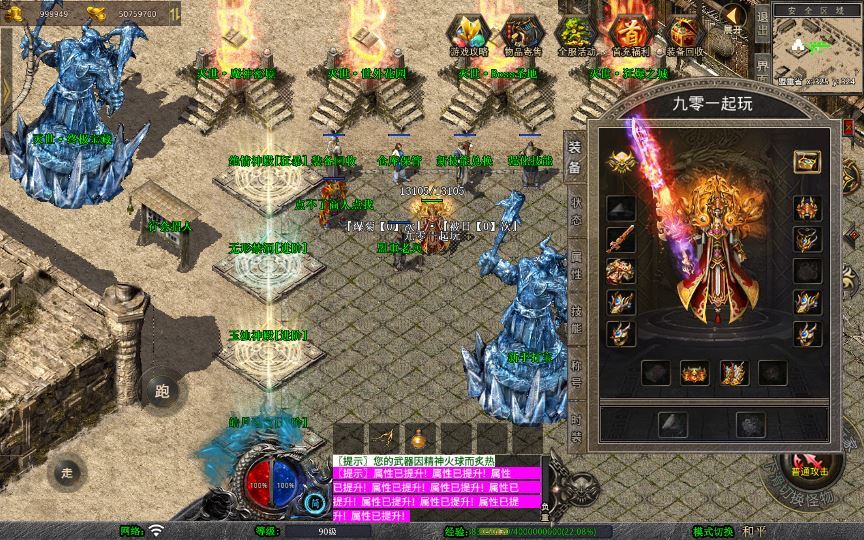Select the golden winged emblem slot
The image size is (864, 540).
[x=620, y=163]
